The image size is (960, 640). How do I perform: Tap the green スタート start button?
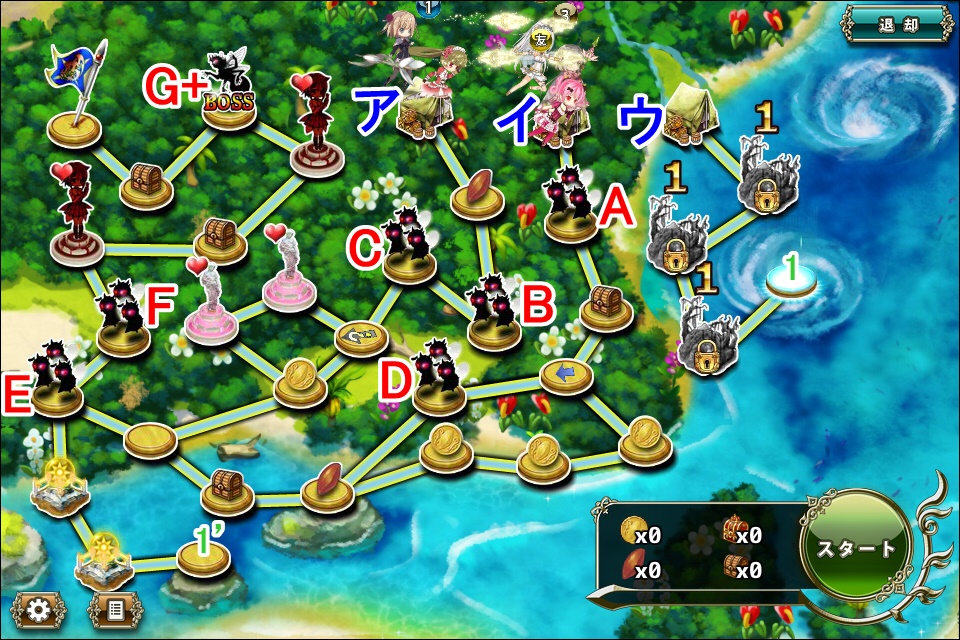click(x=856, y=548)
